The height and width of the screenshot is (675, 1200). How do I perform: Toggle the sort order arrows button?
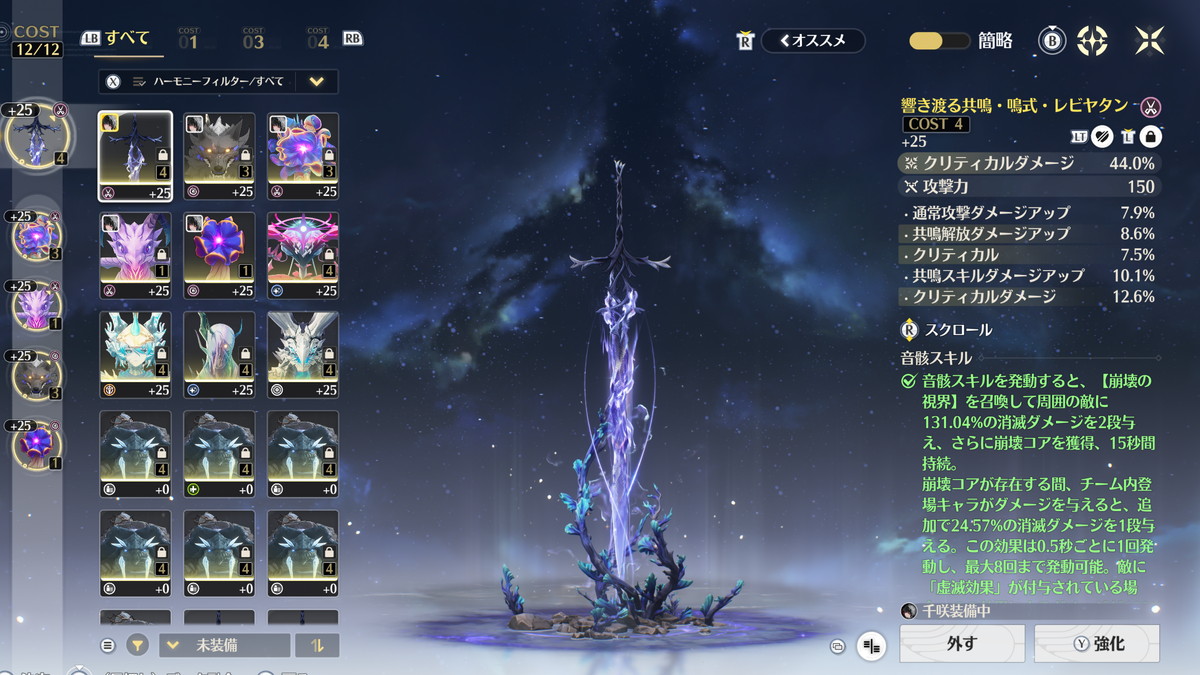click(x=317, y=645)
